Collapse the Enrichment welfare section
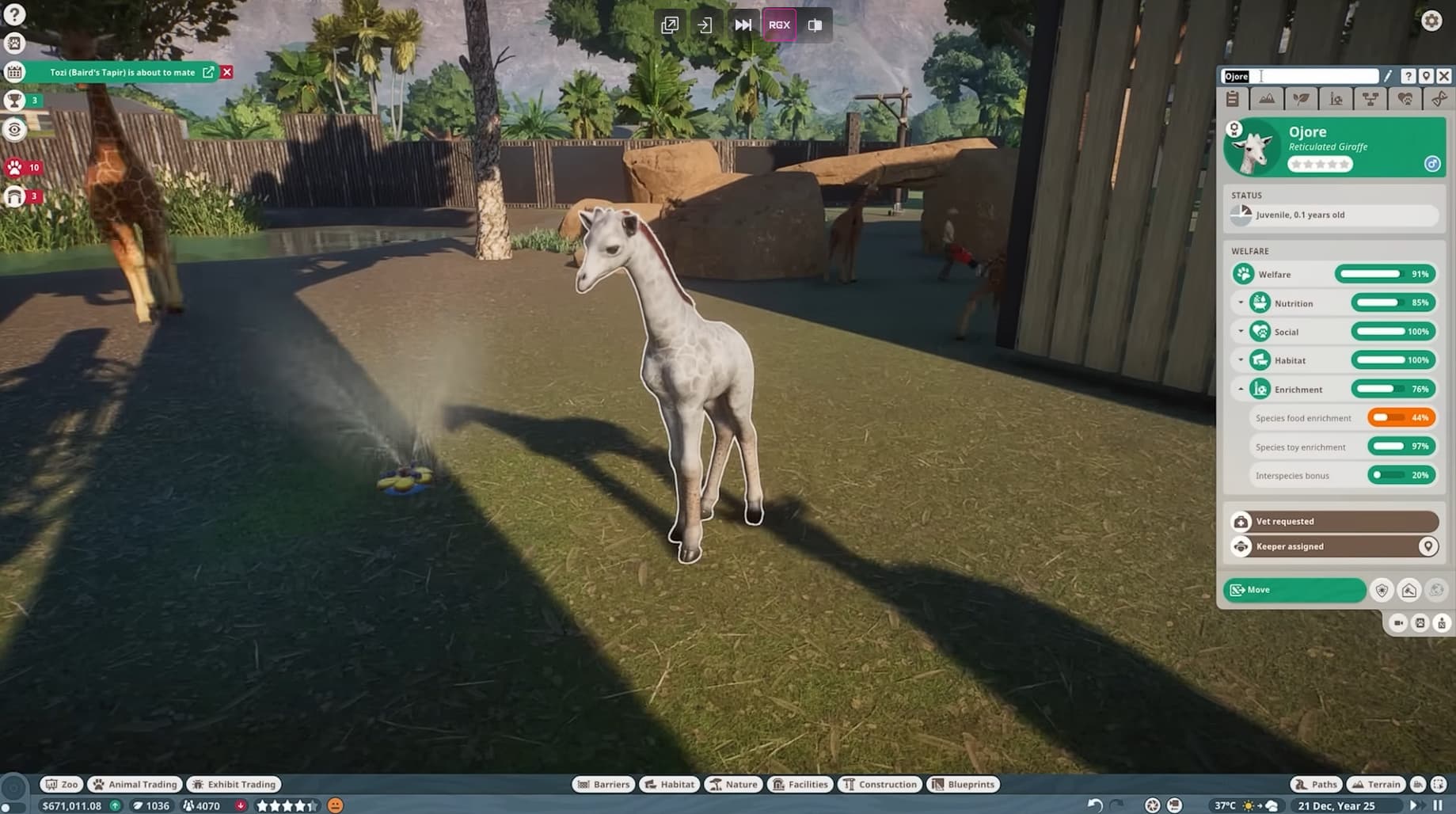 1241,389
